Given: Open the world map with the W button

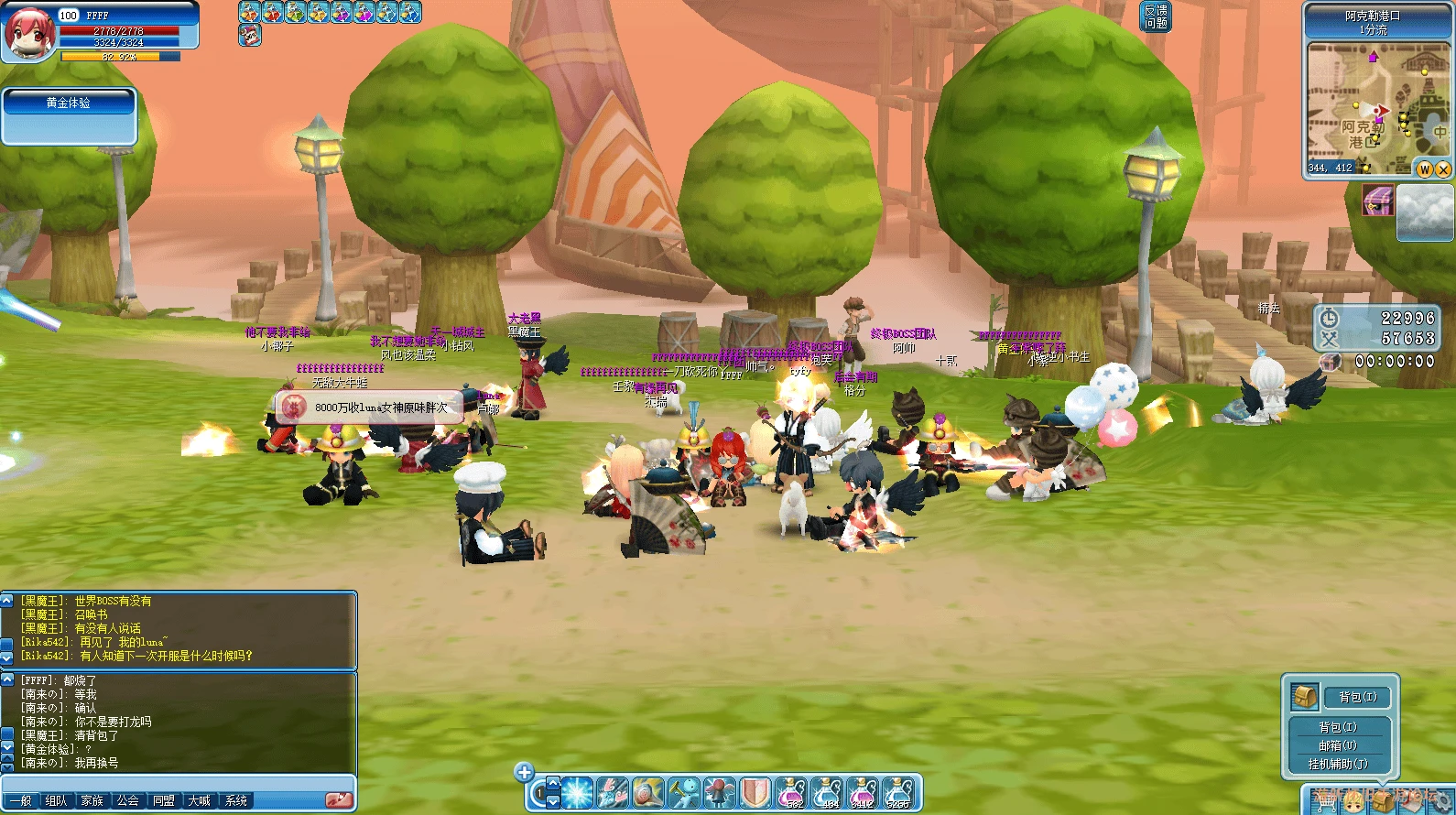Looking at the screenshot, I should point(1425,169).
